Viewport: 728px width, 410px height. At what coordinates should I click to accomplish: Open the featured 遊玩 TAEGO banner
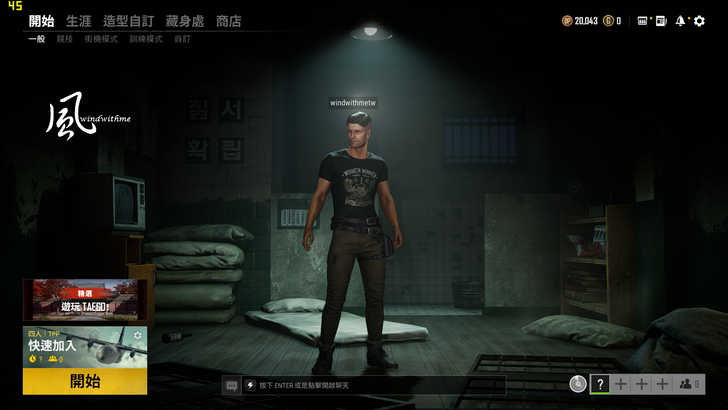tap(85, 300)
